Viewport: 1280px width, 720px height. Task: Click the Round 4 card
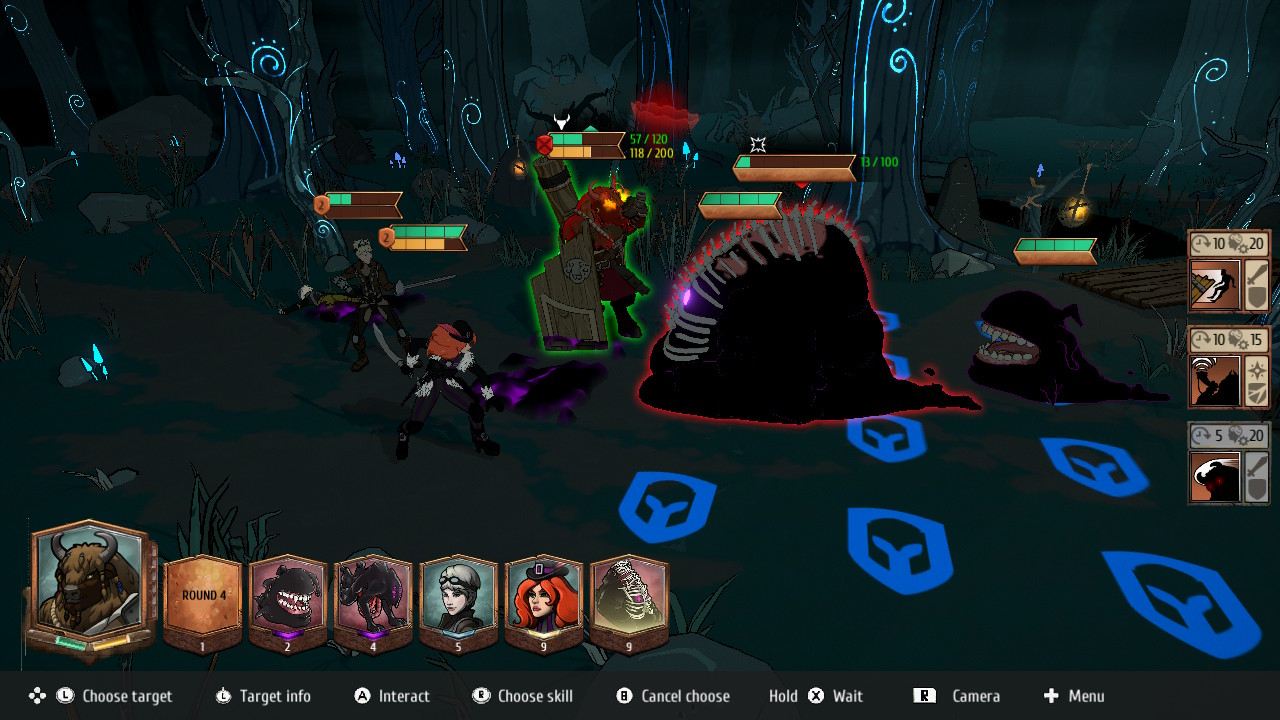[203, 592]
